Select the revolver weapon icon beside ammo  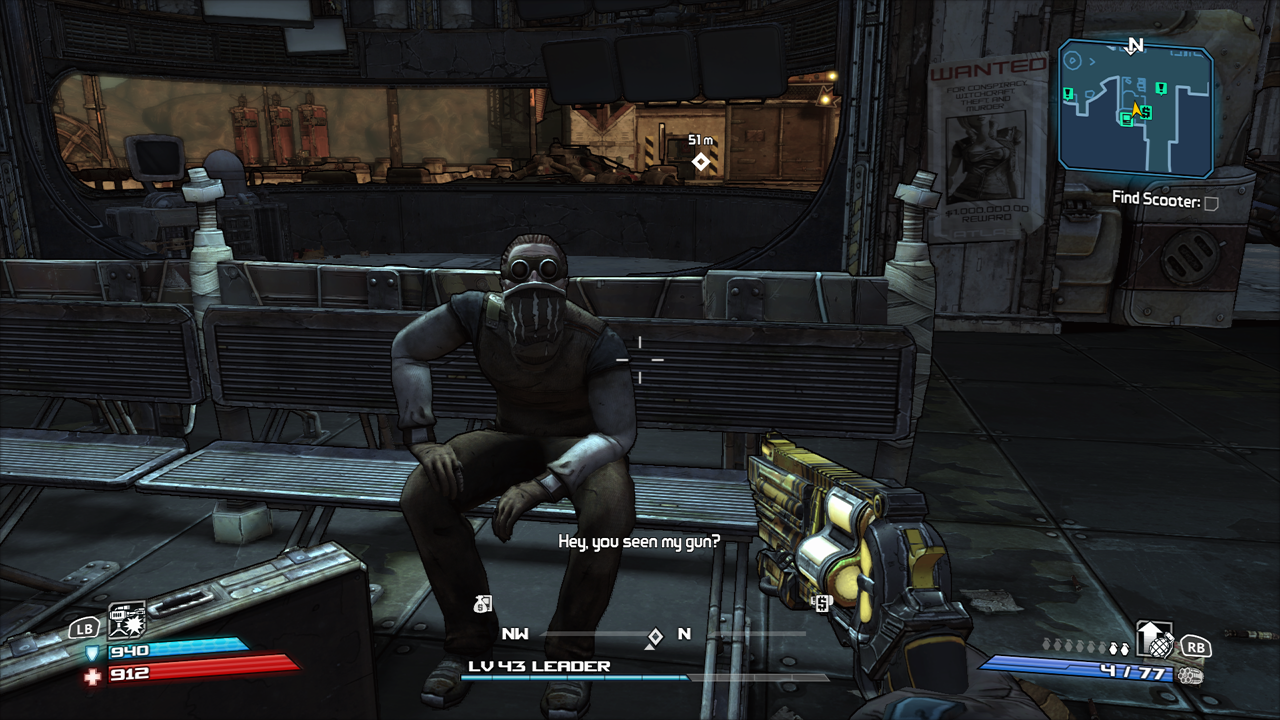[x=1188, y=675]
